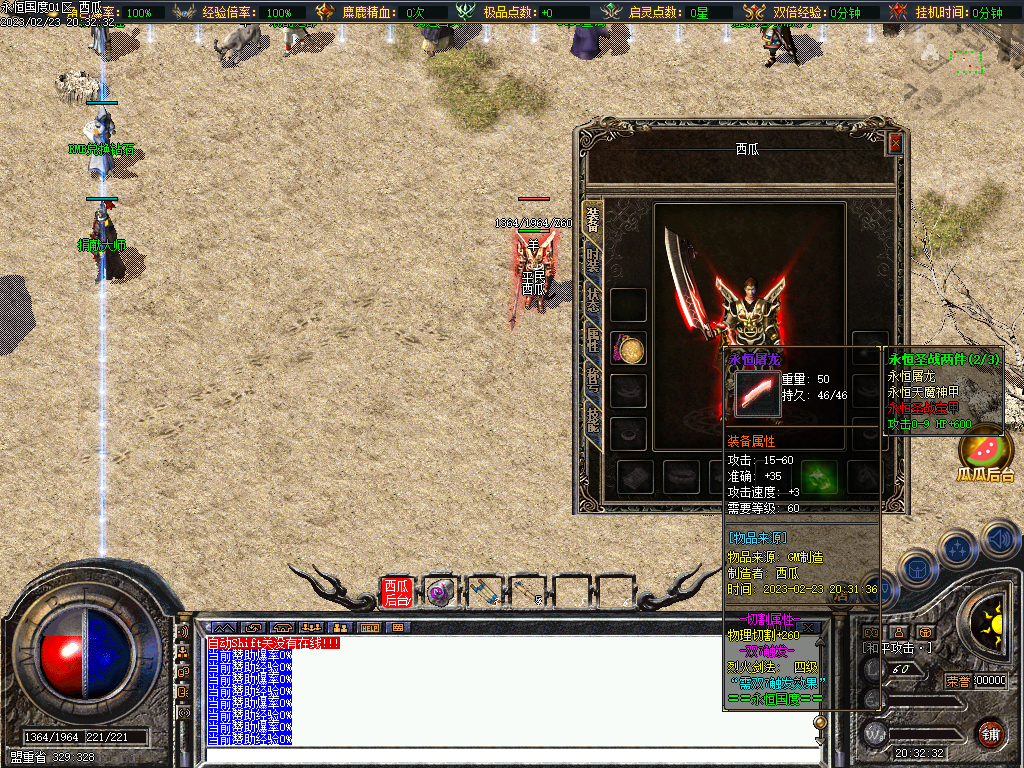1024x768 pixels.
Task: Click the HELP button above the chat
Action: tap(370, 627)
